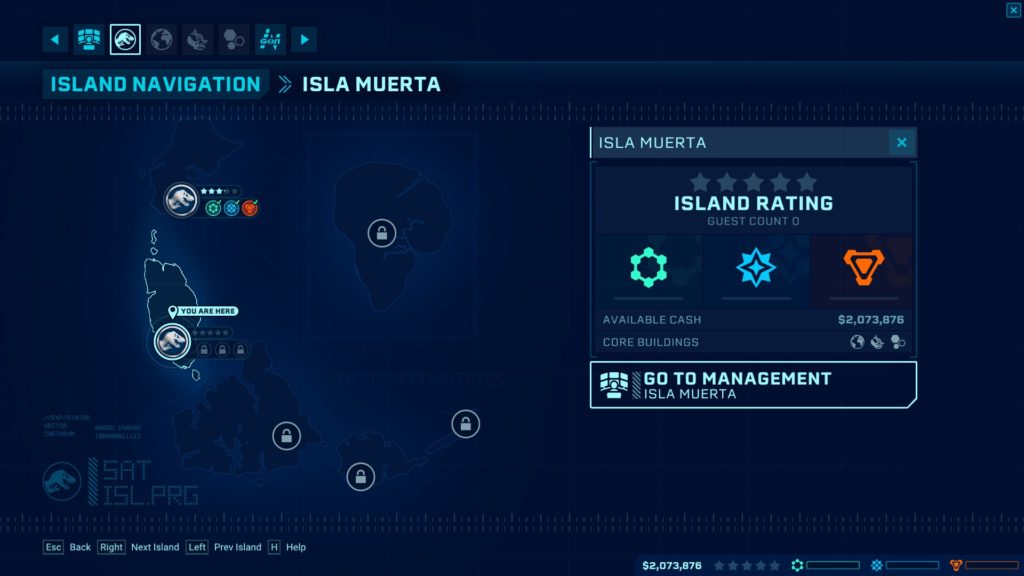Click the right arrow in the top navigation bar

coord(303,40)
